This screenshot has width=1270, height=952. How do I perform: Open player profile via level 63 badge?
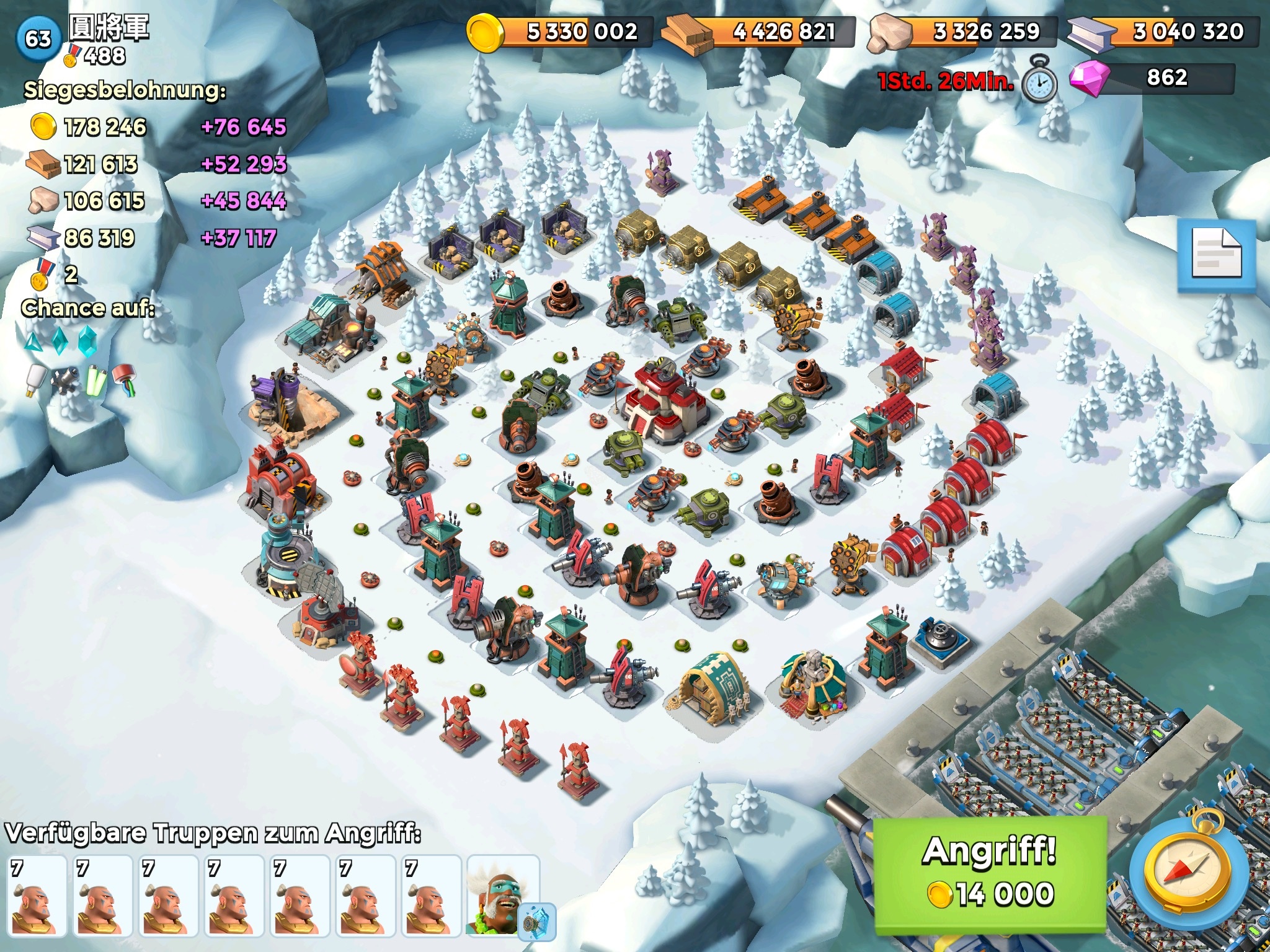(38, 38)
